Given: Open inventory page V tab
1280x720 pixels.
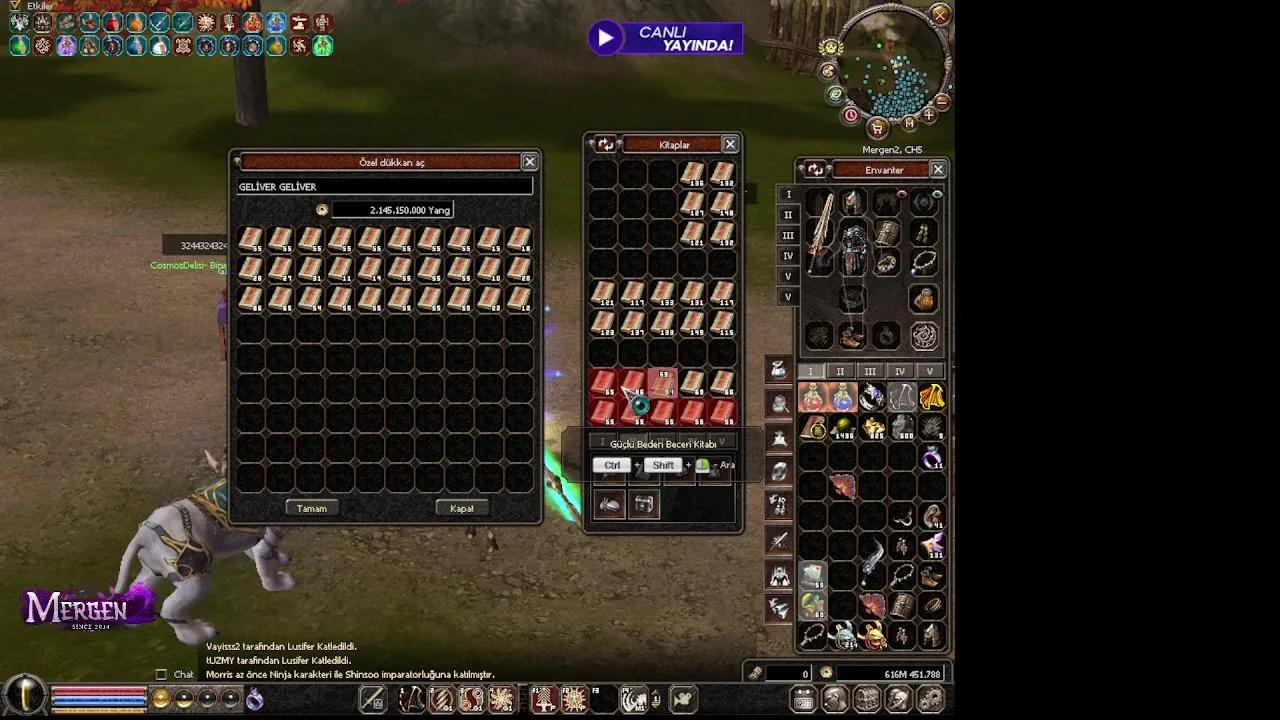Looking at the screenshot, I should [930, 372].
